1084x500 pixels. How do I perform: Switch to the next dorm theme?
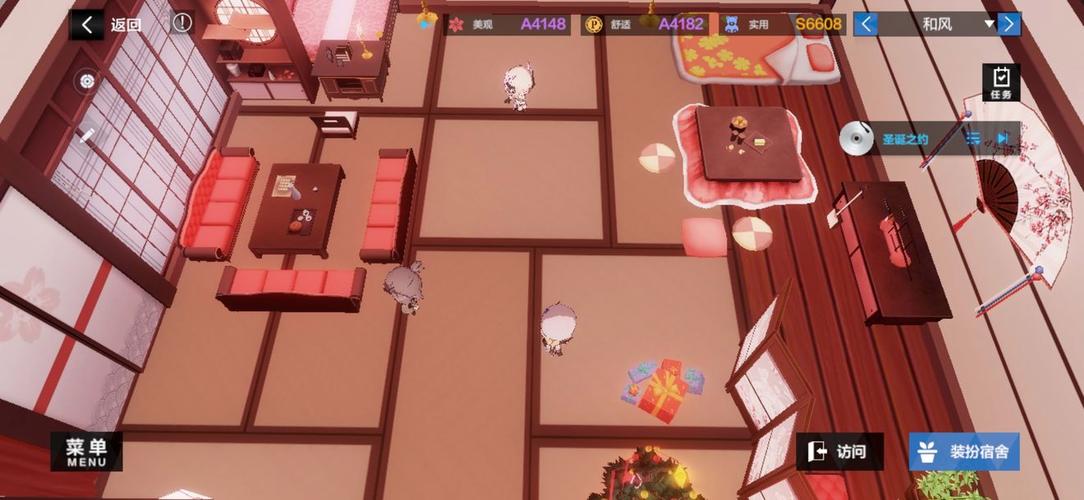point(1009,24)
